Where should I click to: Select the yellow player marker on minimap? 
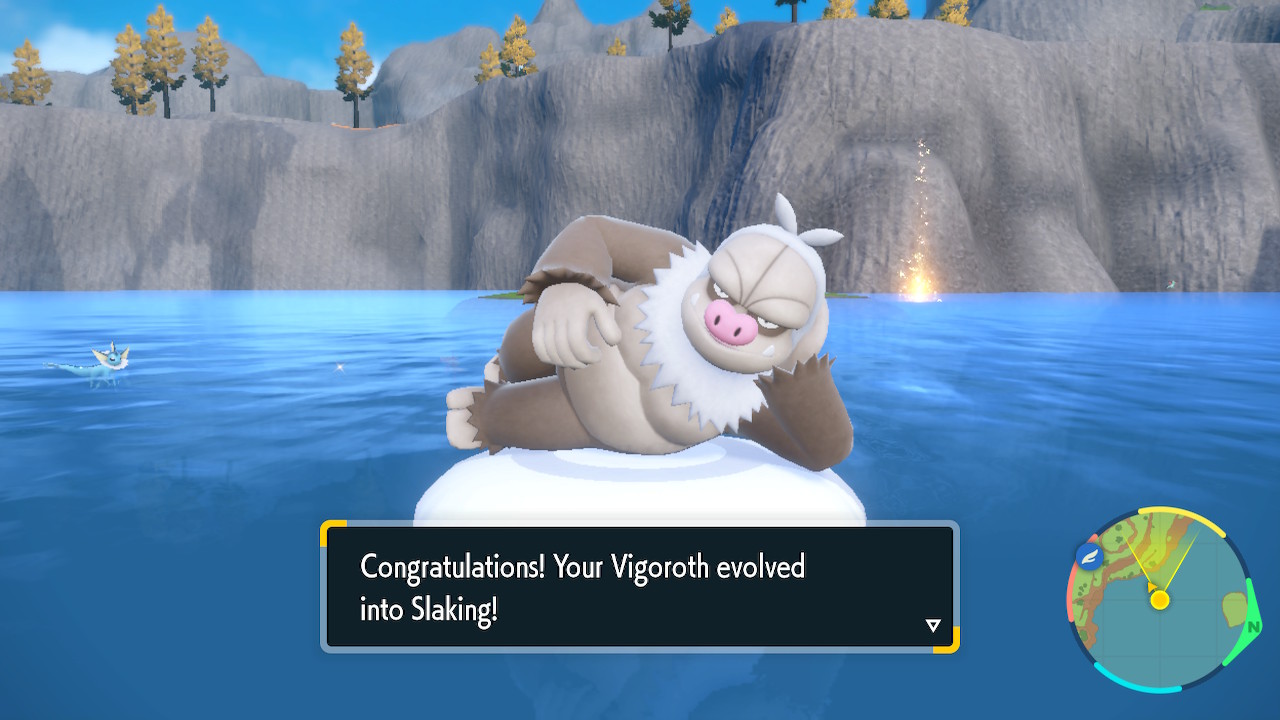pos(1159,599)
